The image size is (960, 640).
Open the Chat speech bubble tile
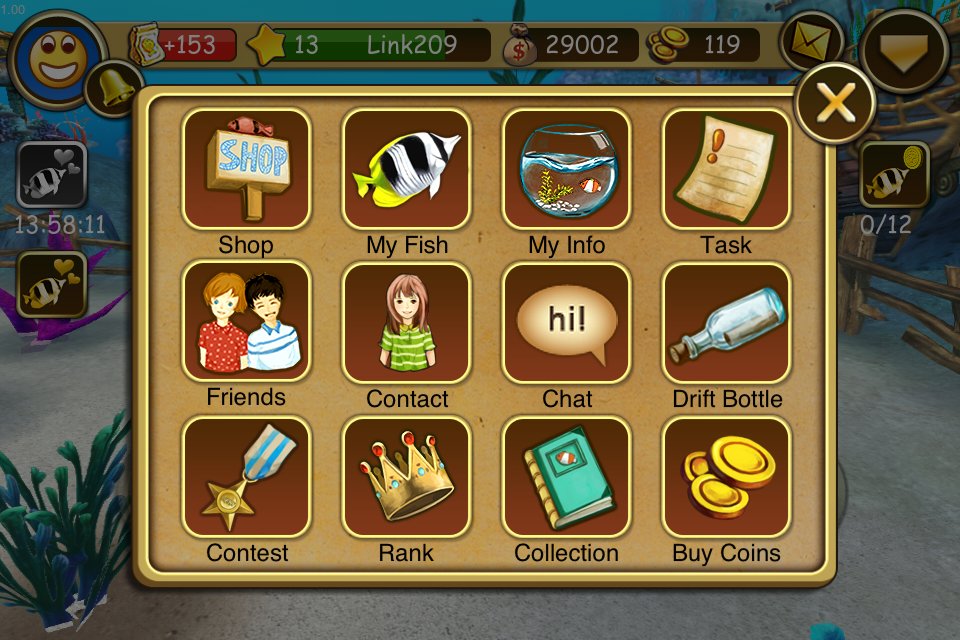(x=566, y=323)
